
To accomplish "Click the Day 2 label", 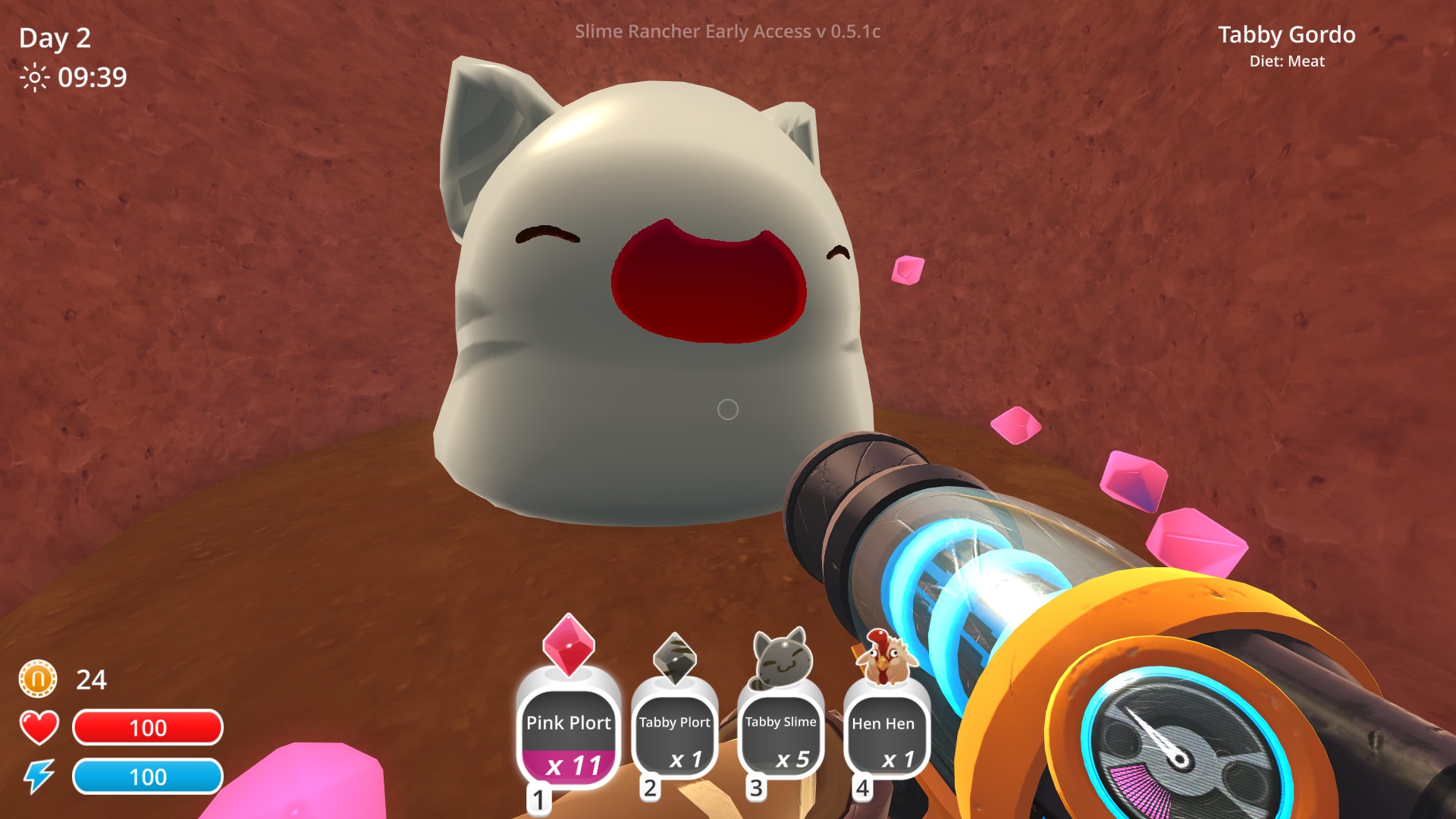I will pyautogui.click(x=54, y=38).
